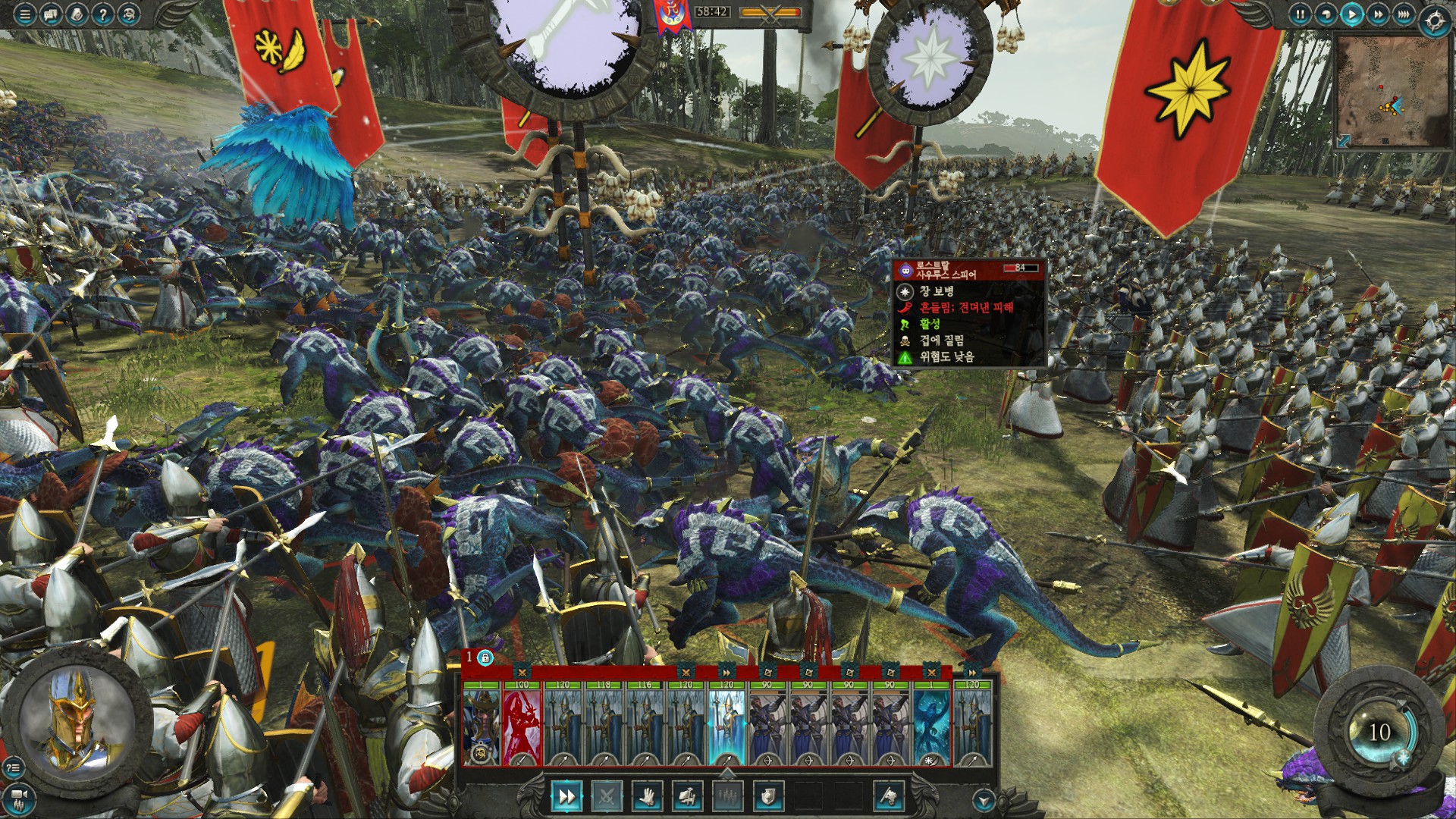Order selected units to halt
This screenshot has width=1456, height=819.
point(646,796)
